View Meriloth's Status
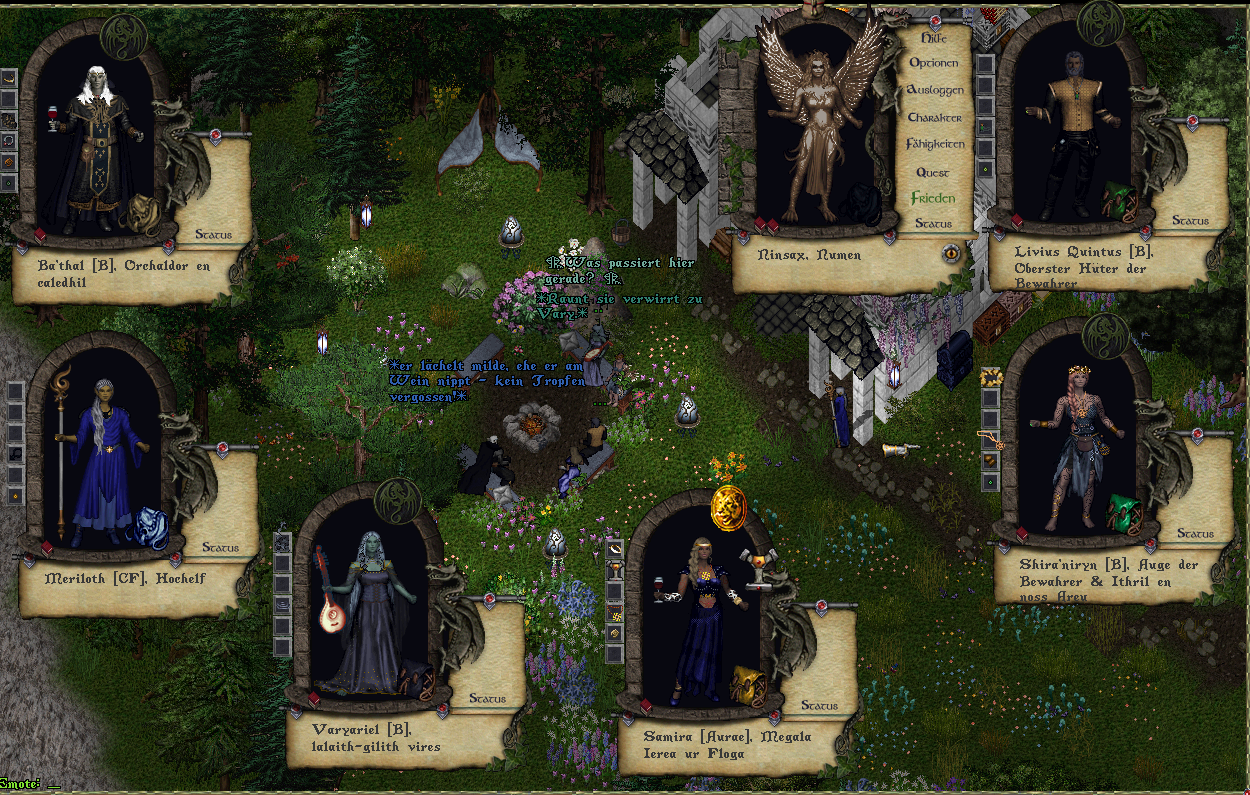The width and height of the screenshot is (1250, 795). (220, 548)
